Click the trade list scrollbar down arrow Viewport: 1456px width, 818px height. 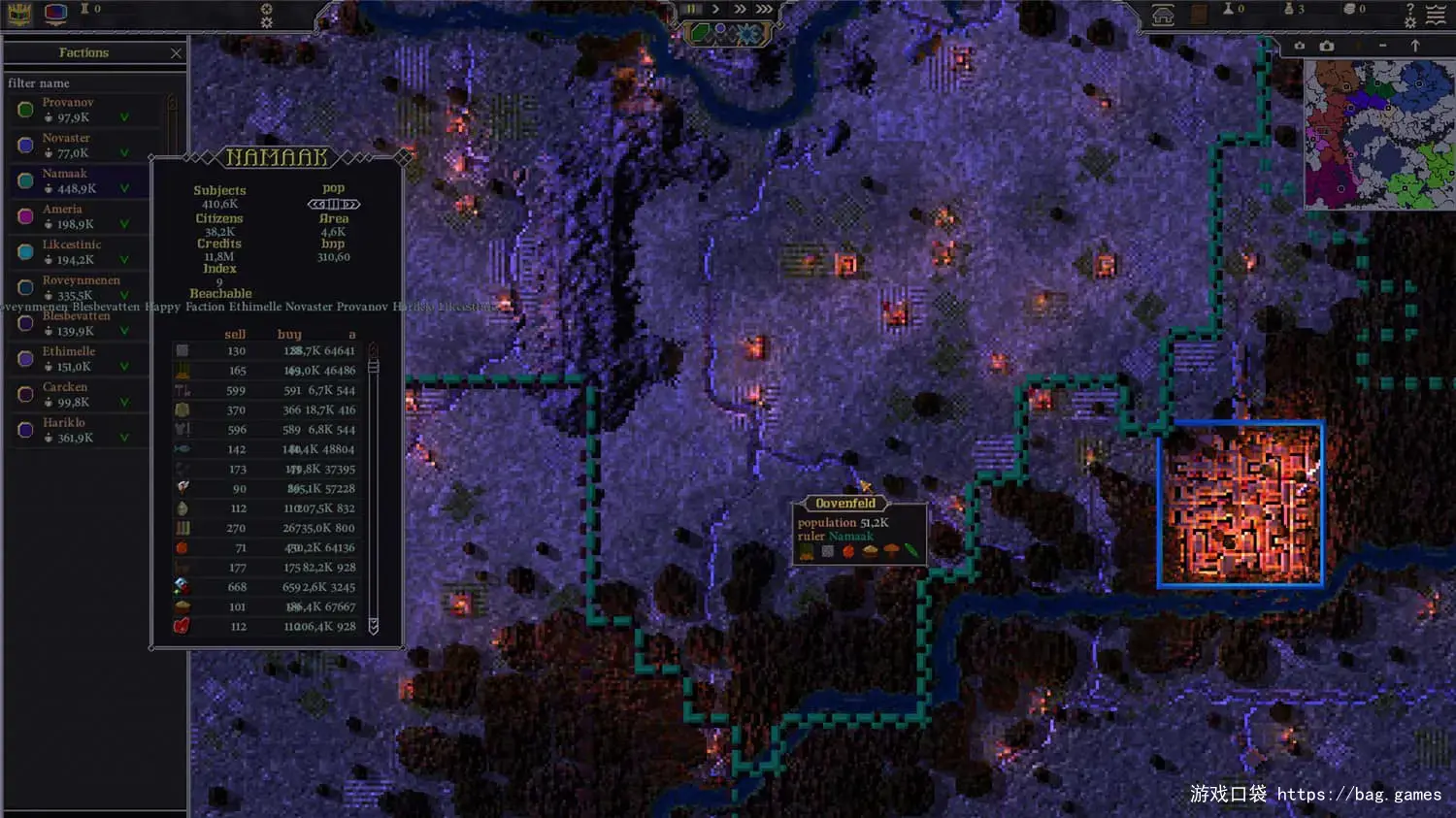(x=373, y=626)
